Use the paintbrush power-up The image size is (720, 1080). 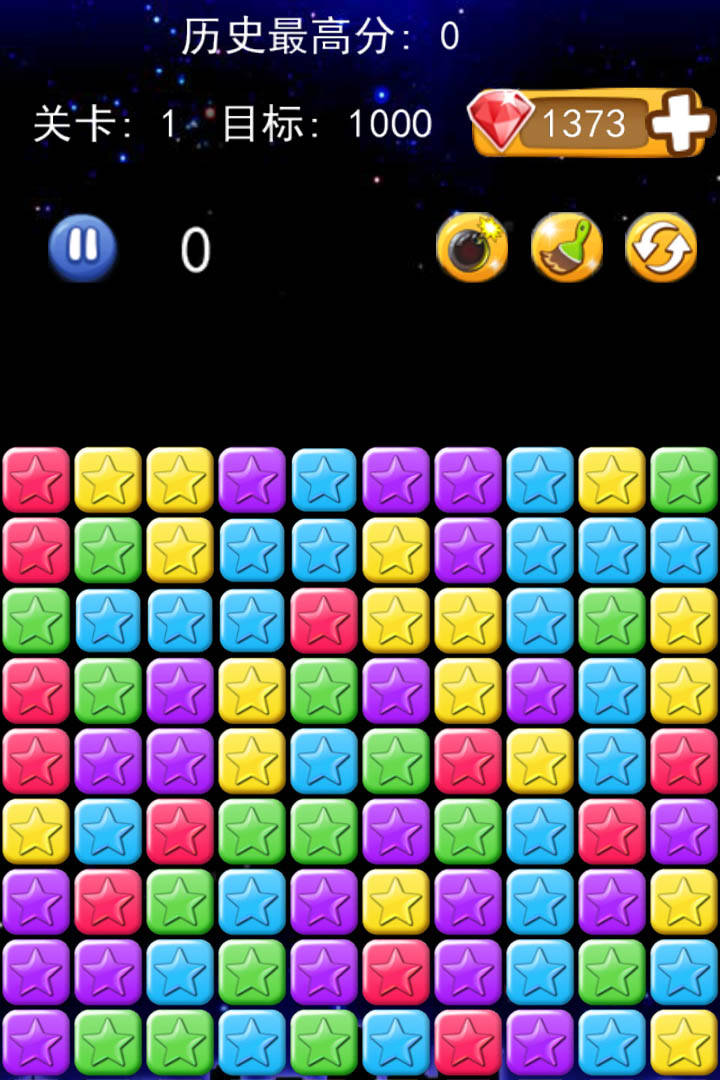click(566, 247)
